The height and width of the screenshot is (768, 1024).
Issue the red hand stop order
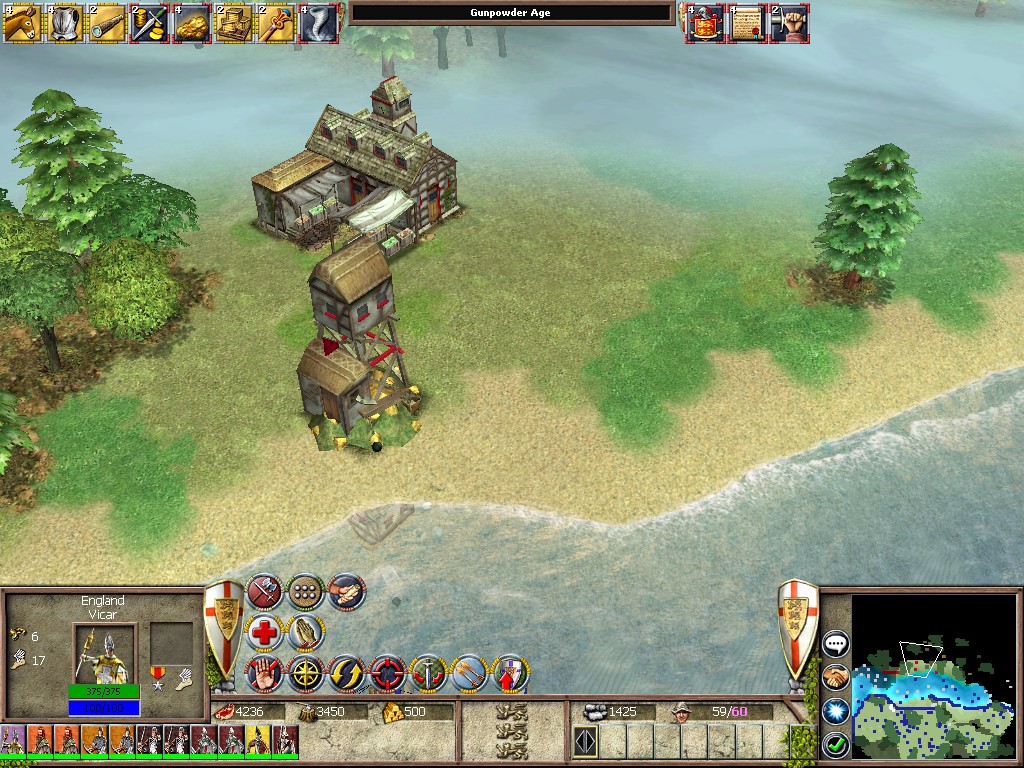pos(264,674)
